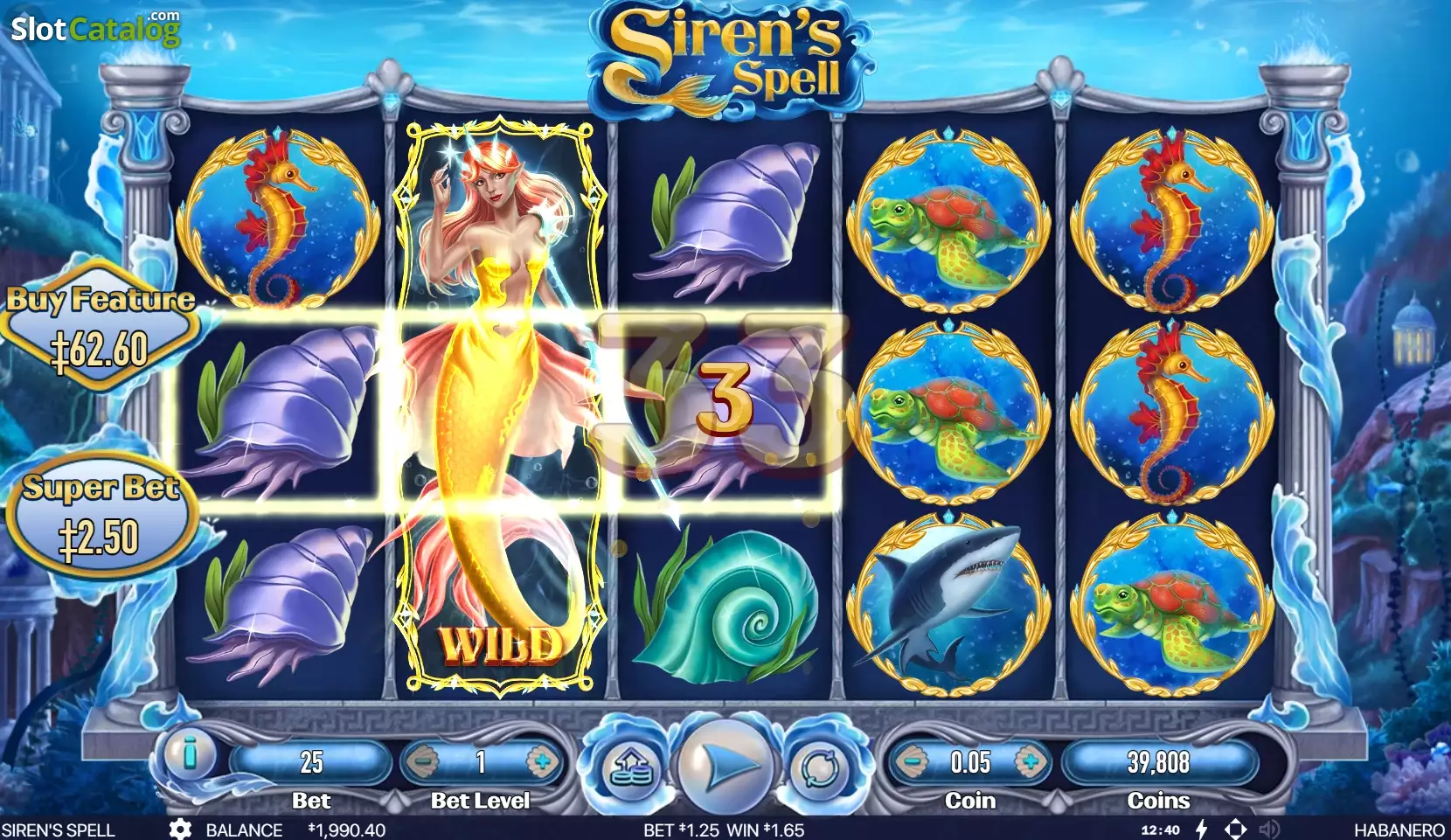Open the Buy Feature offer

point(101,330)
